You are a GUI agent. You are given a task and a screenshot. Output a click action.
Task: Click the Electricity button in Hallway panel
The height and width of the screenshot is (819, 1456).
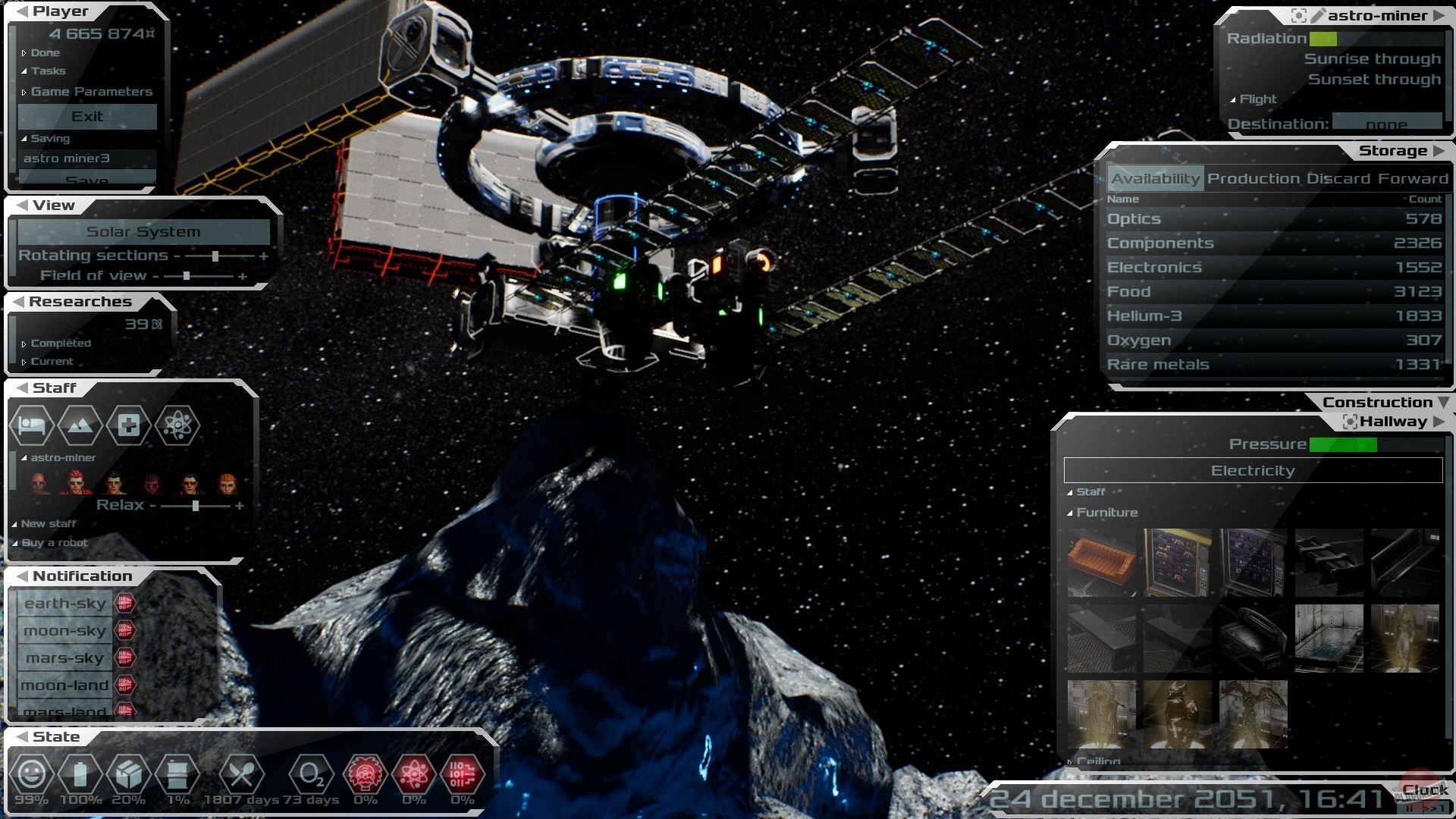[x=1253, y=471]
